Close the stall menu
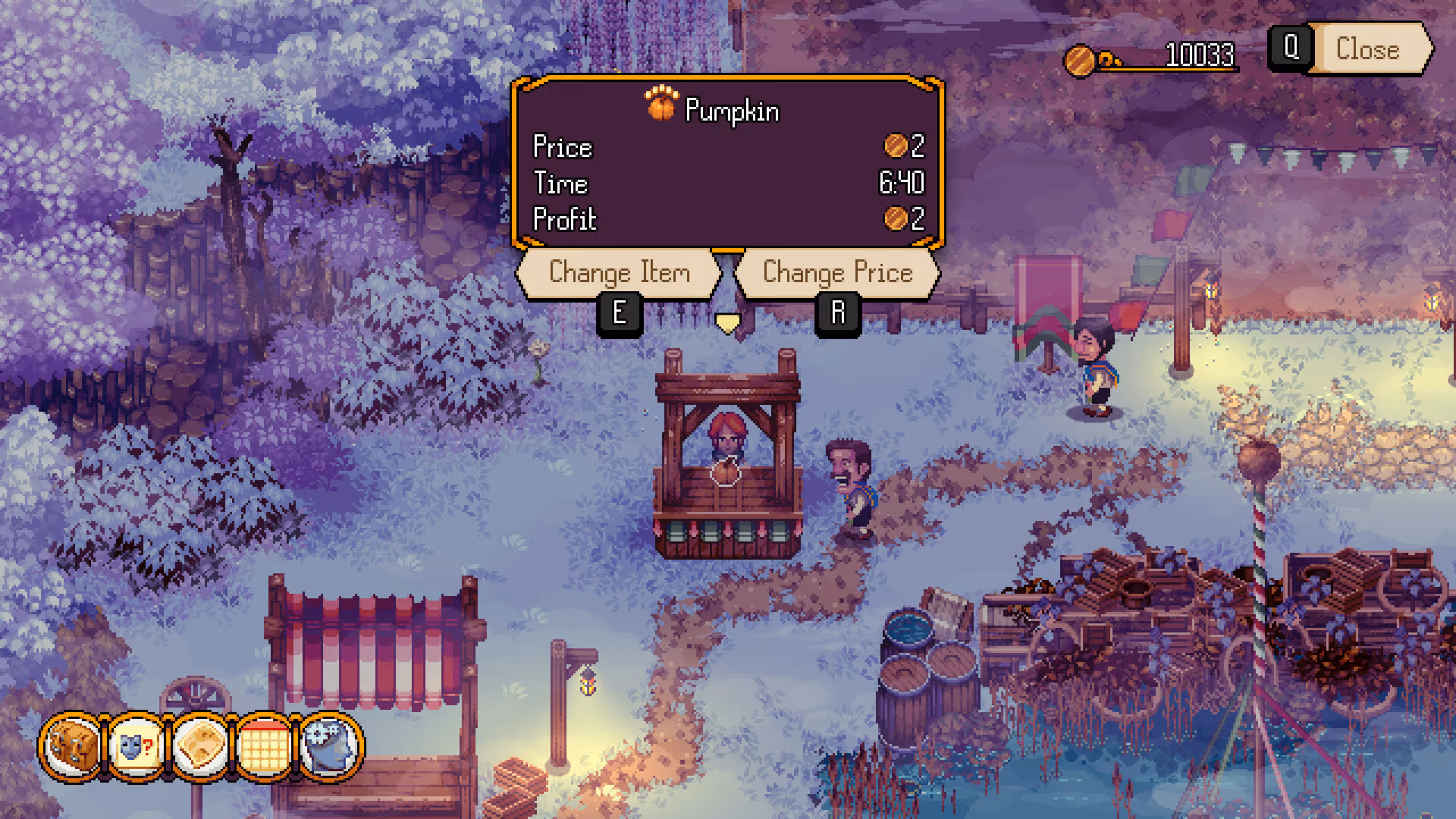 [x=1367, y=49]
